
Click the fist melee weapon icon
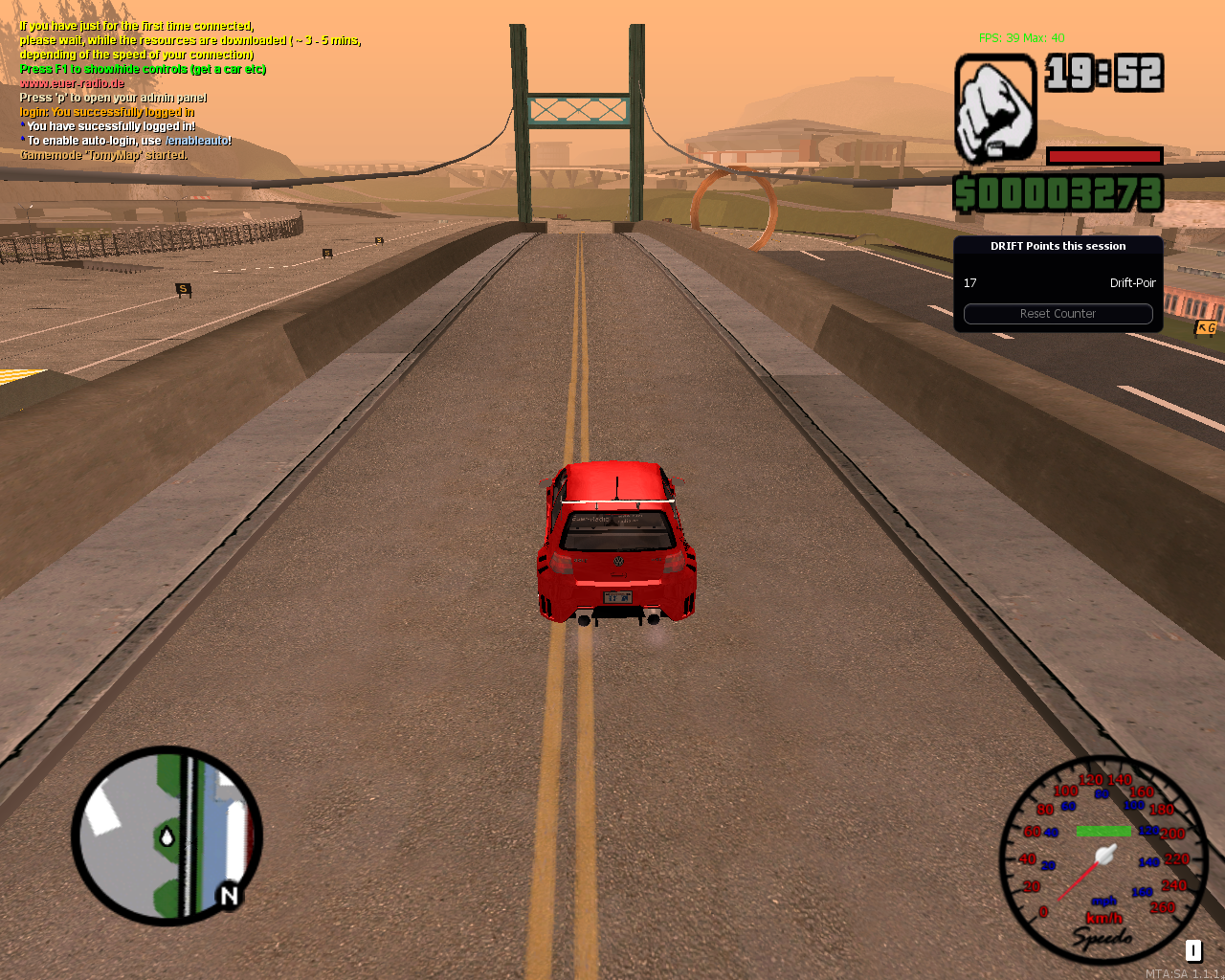(x=995, y=107)
